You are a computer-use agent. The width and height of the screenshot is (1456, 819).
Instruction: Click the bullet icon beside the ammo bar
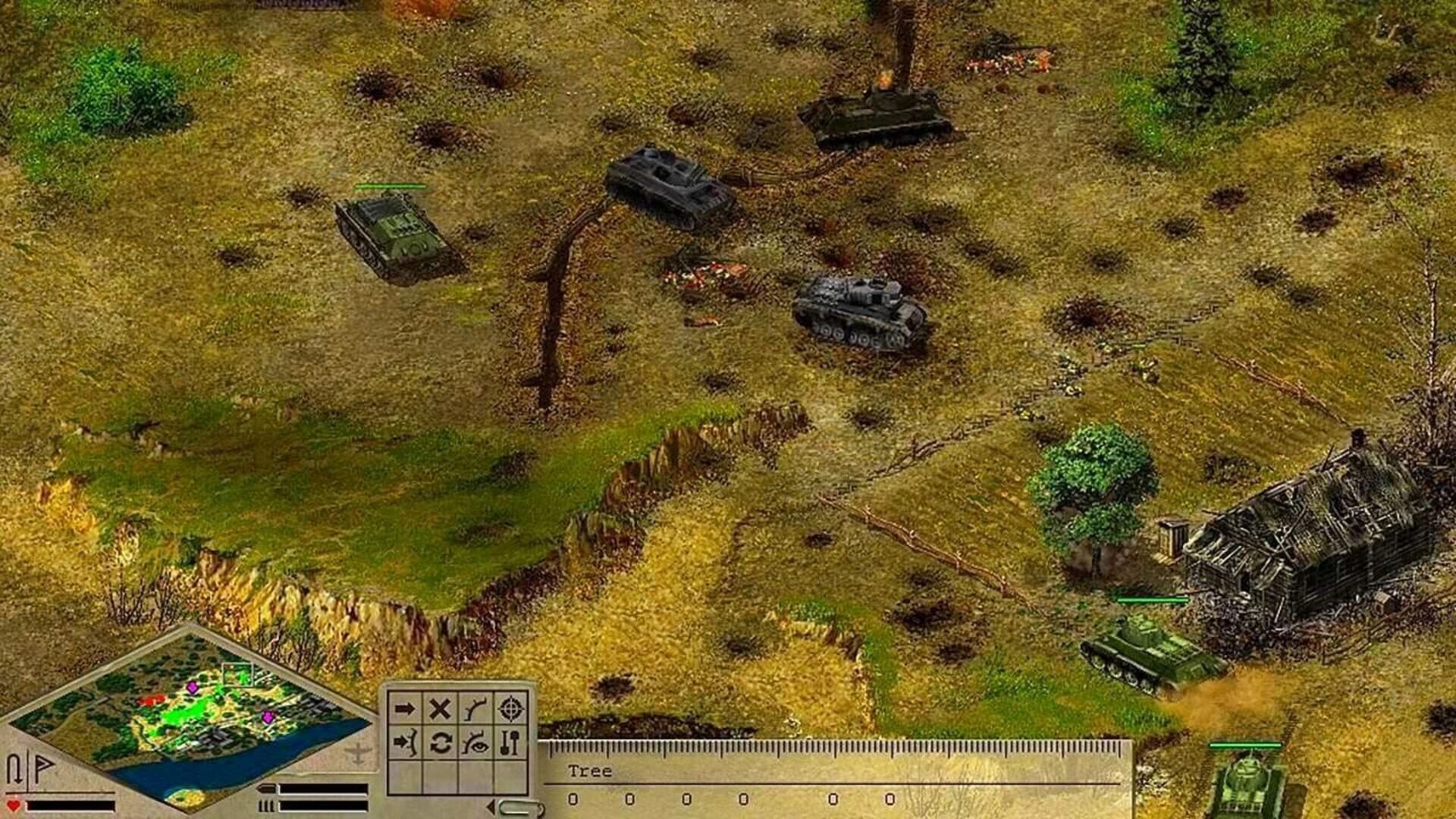tap(267, 789)
